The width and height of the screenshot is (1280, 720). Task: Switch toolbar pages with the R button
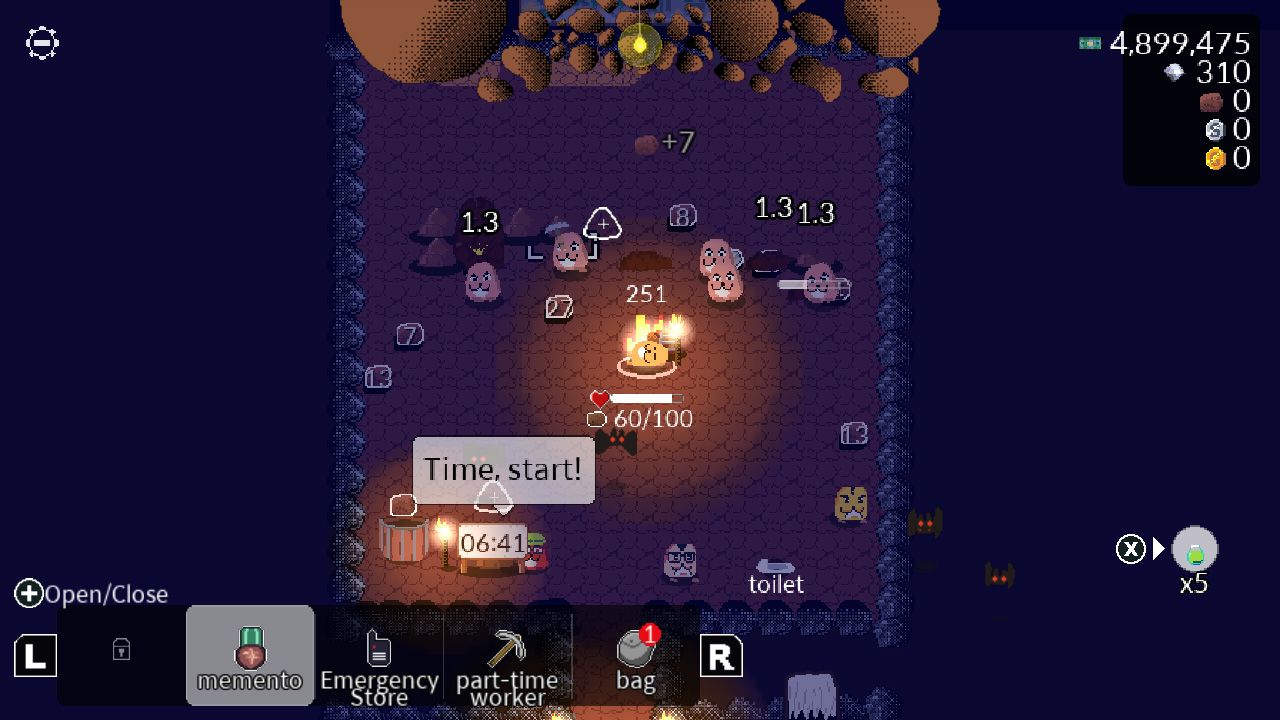pos(721,656)
